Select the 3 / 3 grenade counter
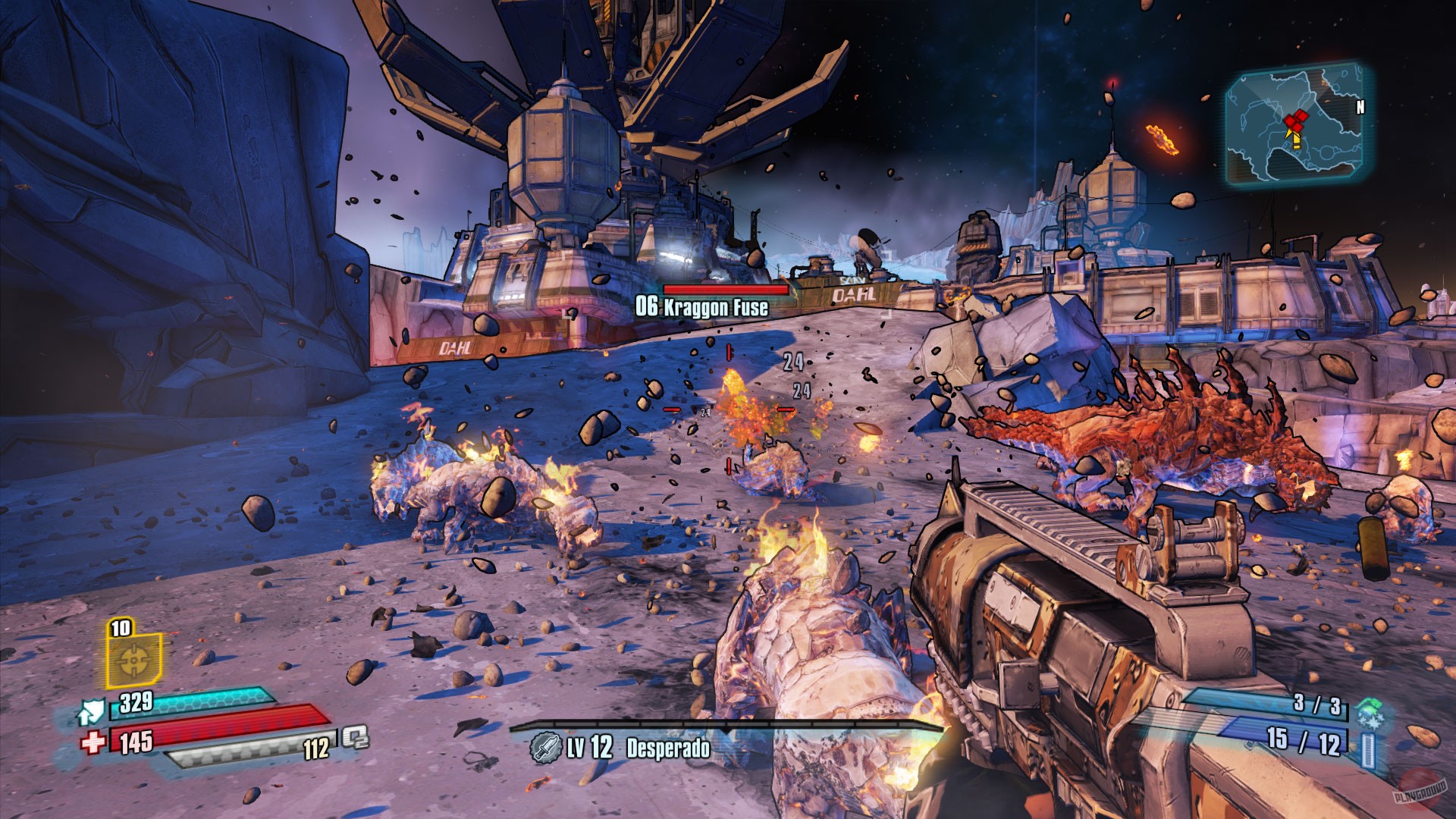This screenshot has height=819, width=1456. pos(1317,703)
